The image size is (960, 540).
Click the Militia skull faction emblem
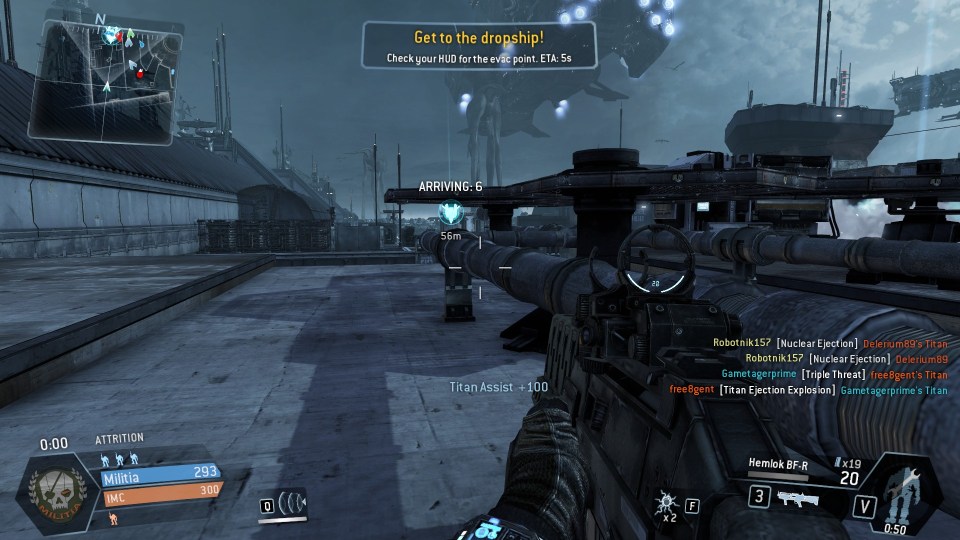click(60, 491)
